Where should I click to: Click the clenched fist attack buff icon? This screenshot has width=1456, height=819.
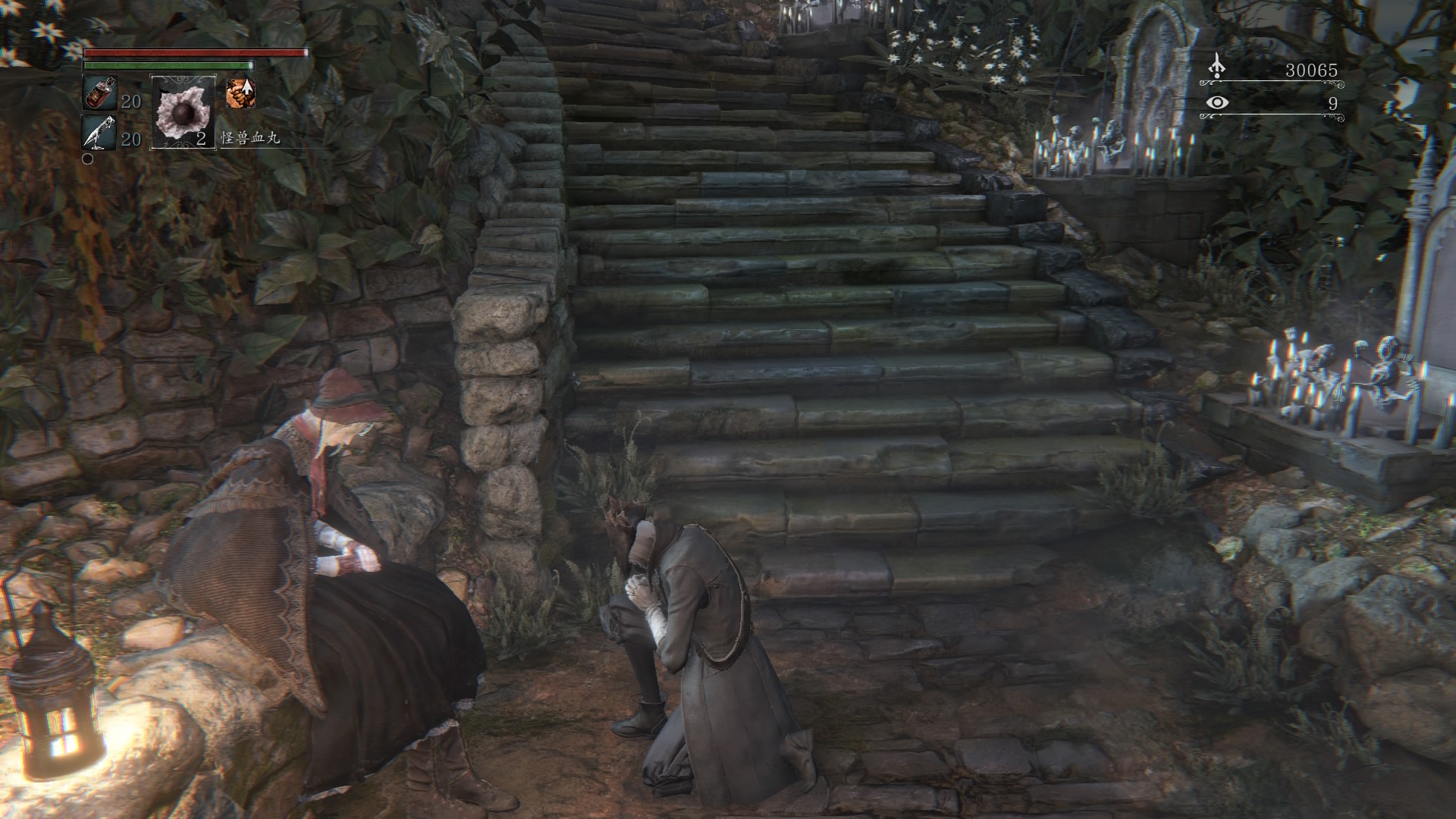[240, 93]
